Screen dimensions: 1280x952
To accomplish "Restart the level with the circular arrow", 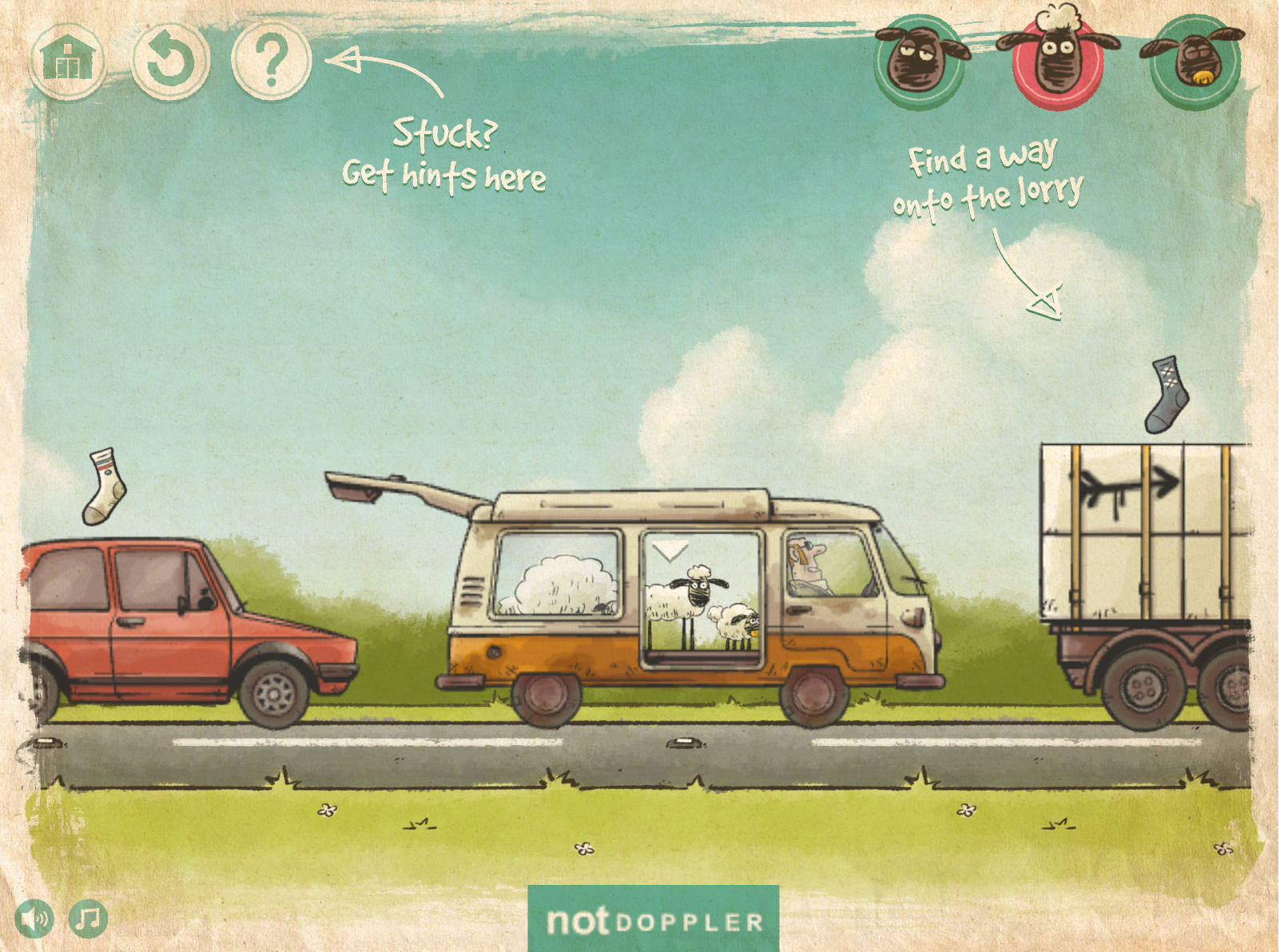I will pos(170,61).
